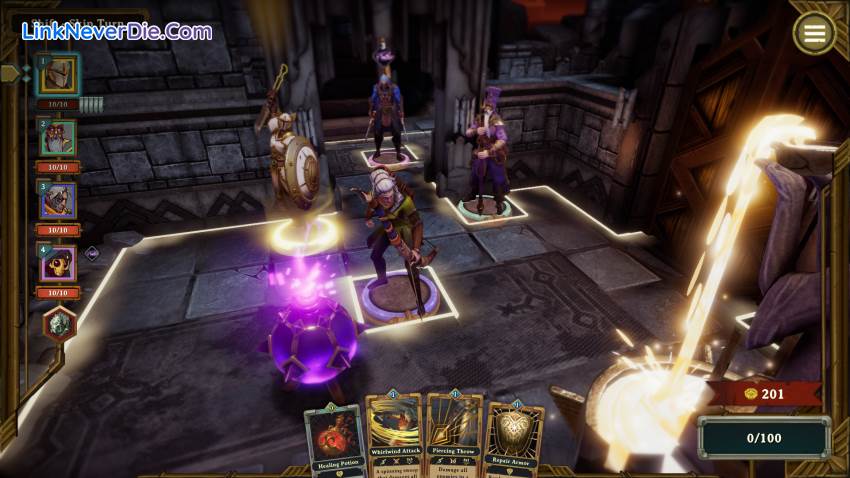Viewport: 850px width, 478px height.
Task: Select the fourth hero portrait with purple frame
Action: click(58, 263)
